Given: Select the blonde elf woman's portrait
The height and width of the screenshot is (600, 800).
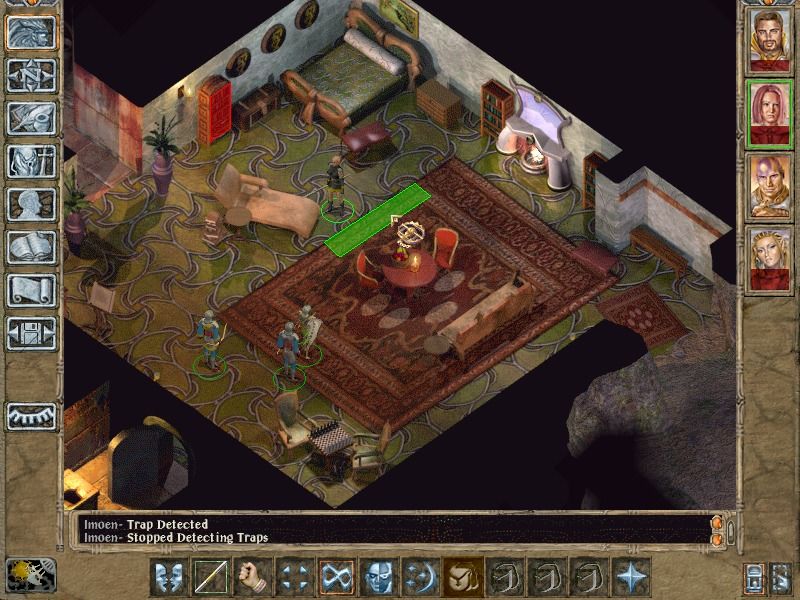Looking at the screenshot, I should (x=769, y=259).
